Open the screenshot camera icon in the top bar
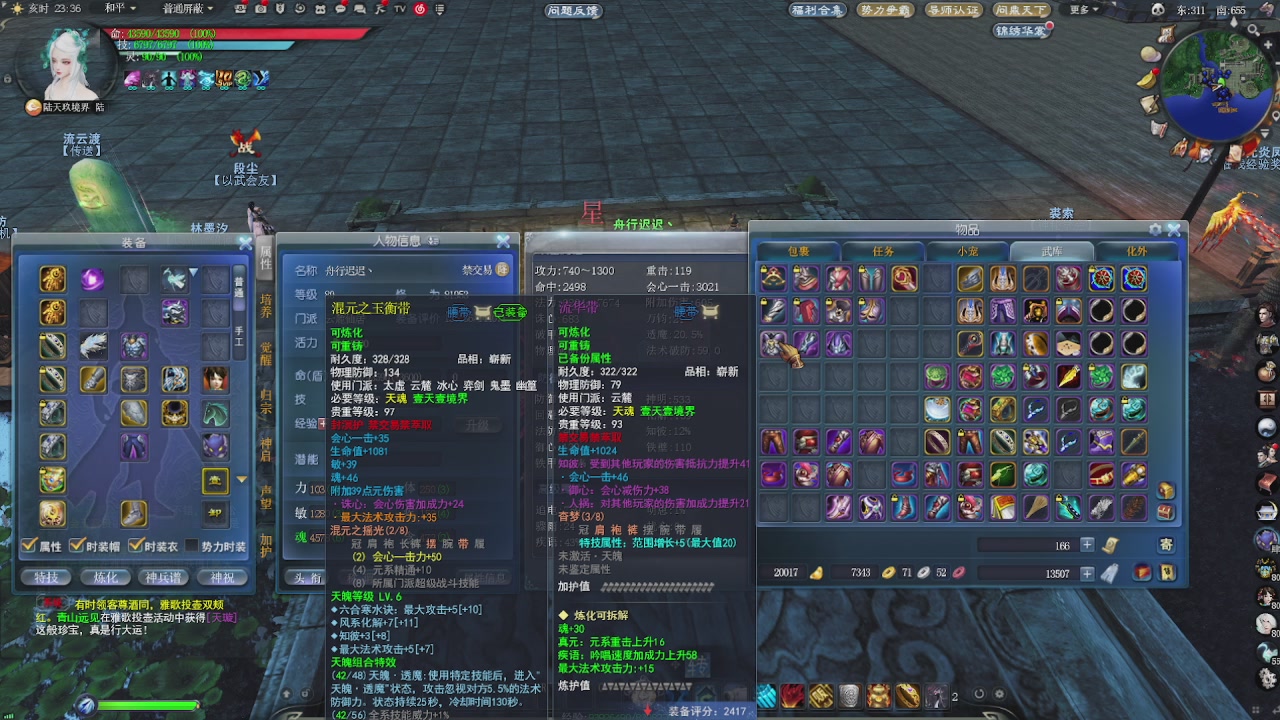1280x720 pixels. pos(262,9)
